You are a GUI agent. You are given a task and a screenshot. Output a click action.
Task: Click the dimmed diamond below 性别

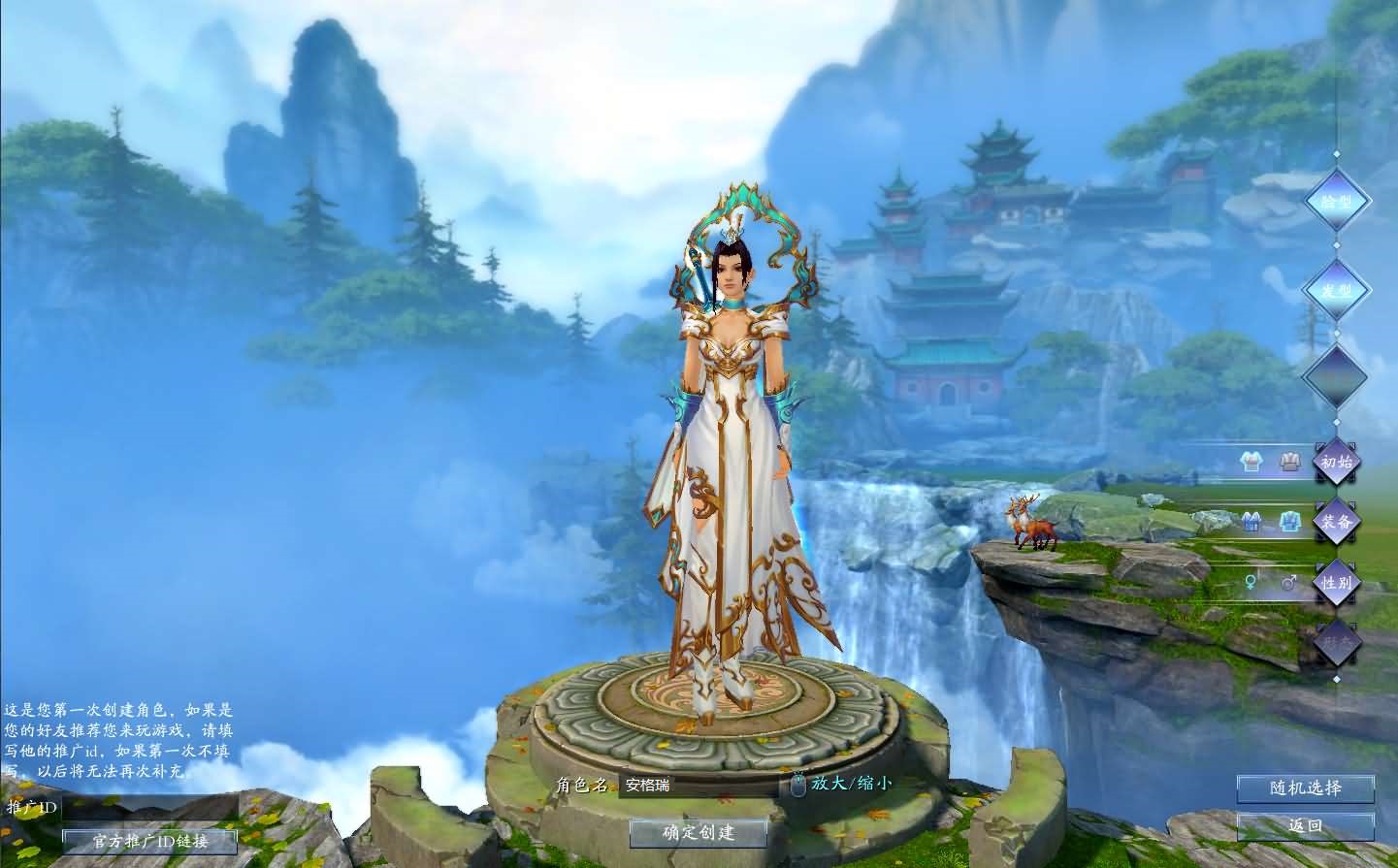(1337, 642)
